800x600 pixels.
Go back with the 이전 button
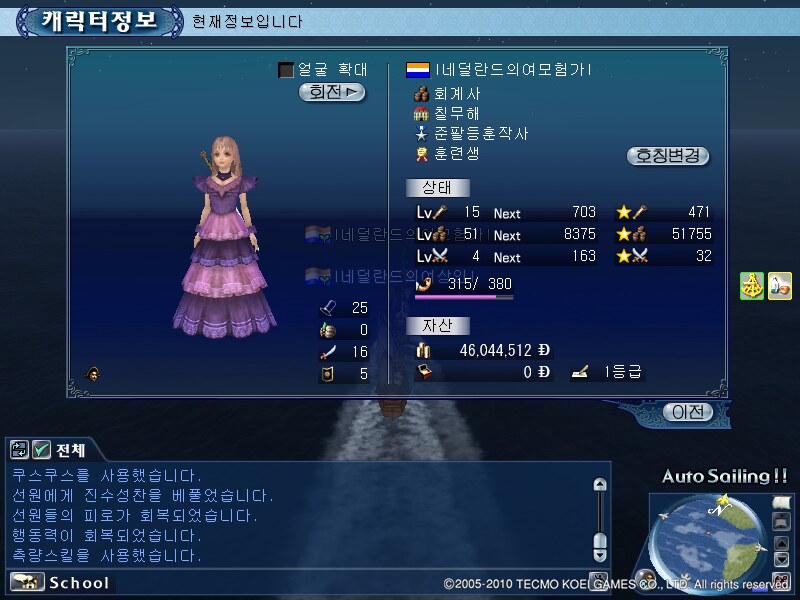coord(689,412)
